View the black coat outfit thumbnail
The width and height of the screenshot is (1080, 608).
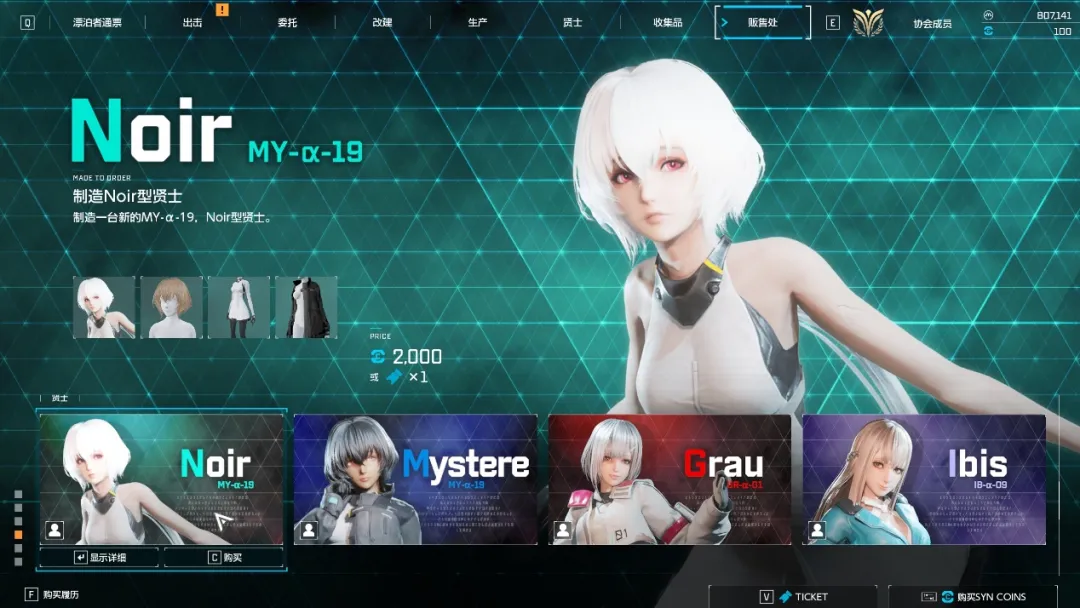(306, 307)
